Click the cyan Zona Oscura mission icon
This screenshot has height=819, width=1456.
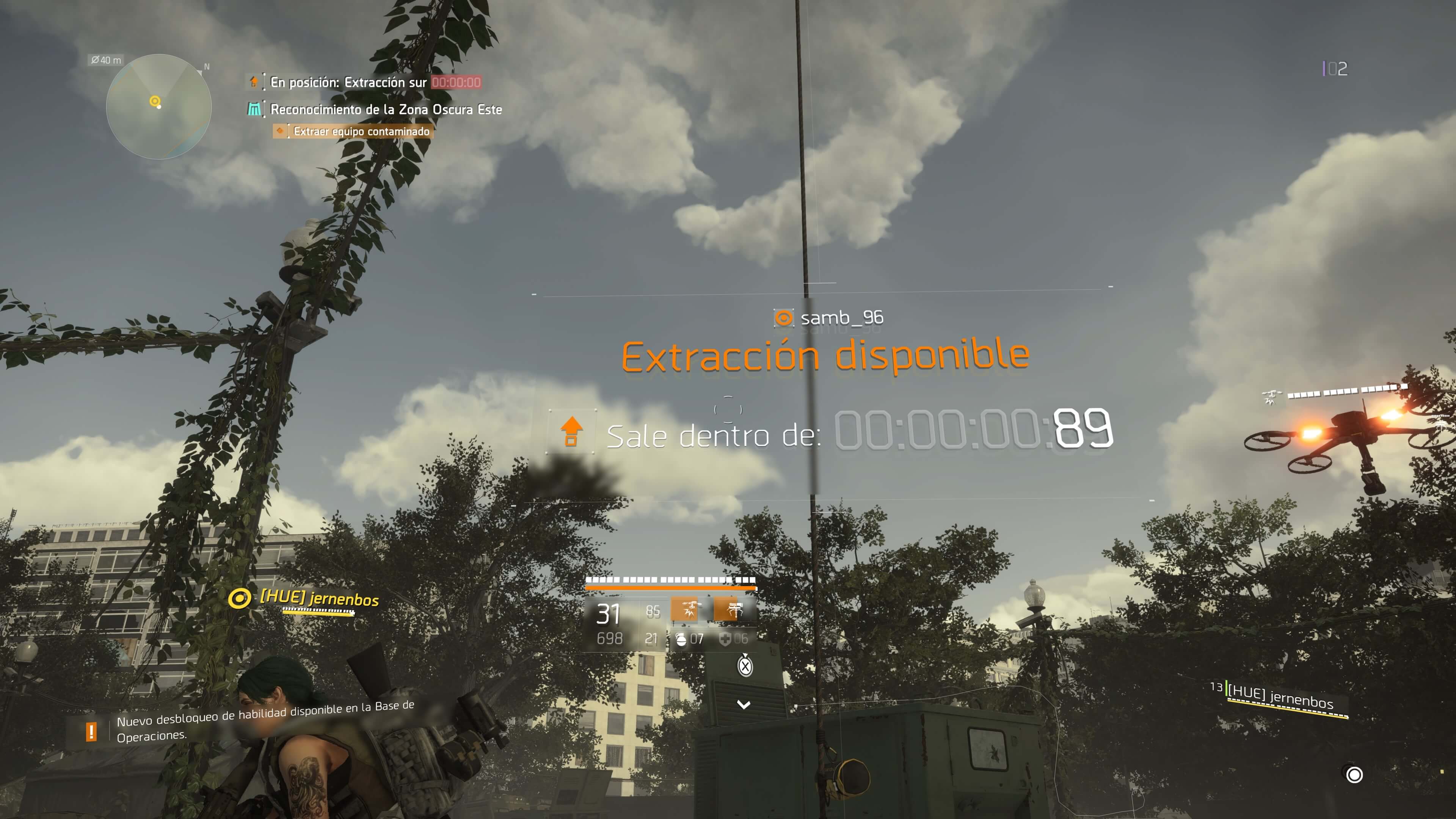pyautogui.click(x=254, y=108)
